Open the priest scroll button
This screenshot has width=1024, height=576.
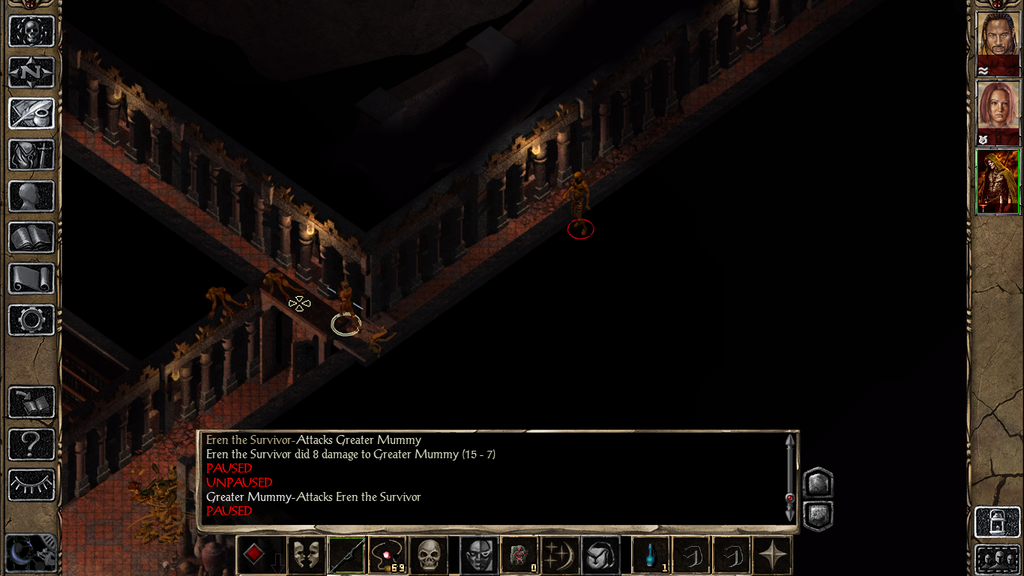tap(31, 278)
